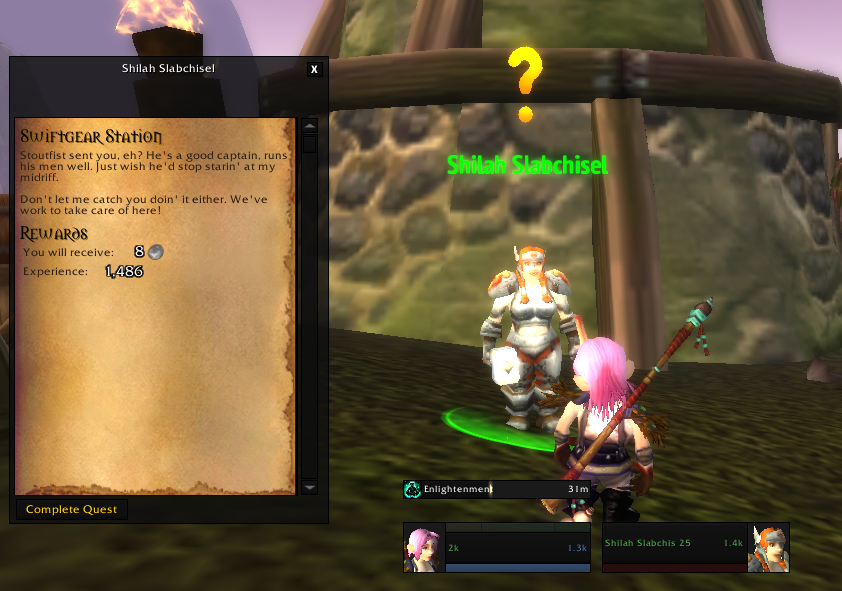This screenshot has width=842, height=591.
Task: Select the Enlightenment buff icon
Action: (412, 489)
